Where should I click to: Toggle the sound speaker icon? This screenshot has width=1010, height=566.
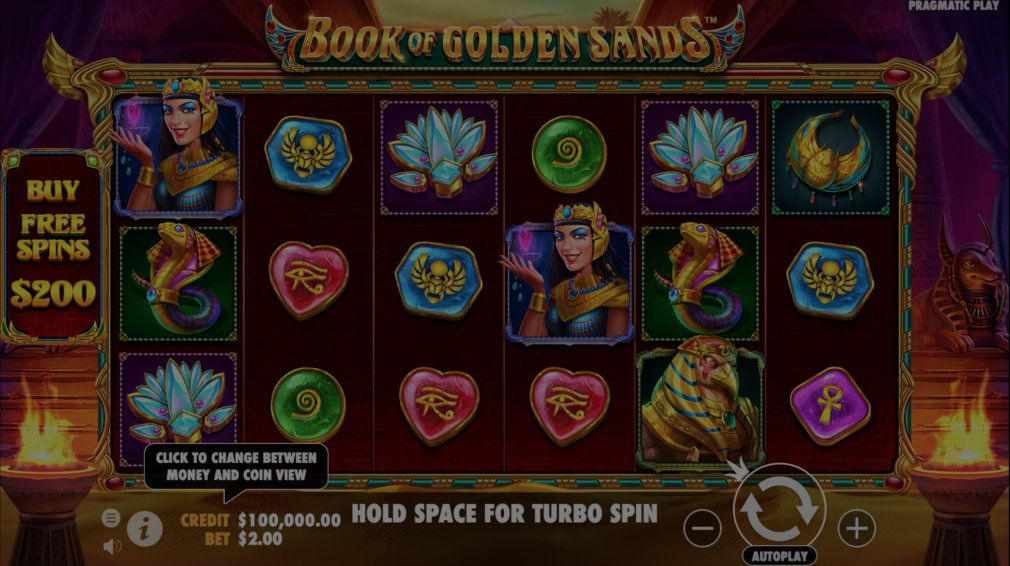(111, 545)
